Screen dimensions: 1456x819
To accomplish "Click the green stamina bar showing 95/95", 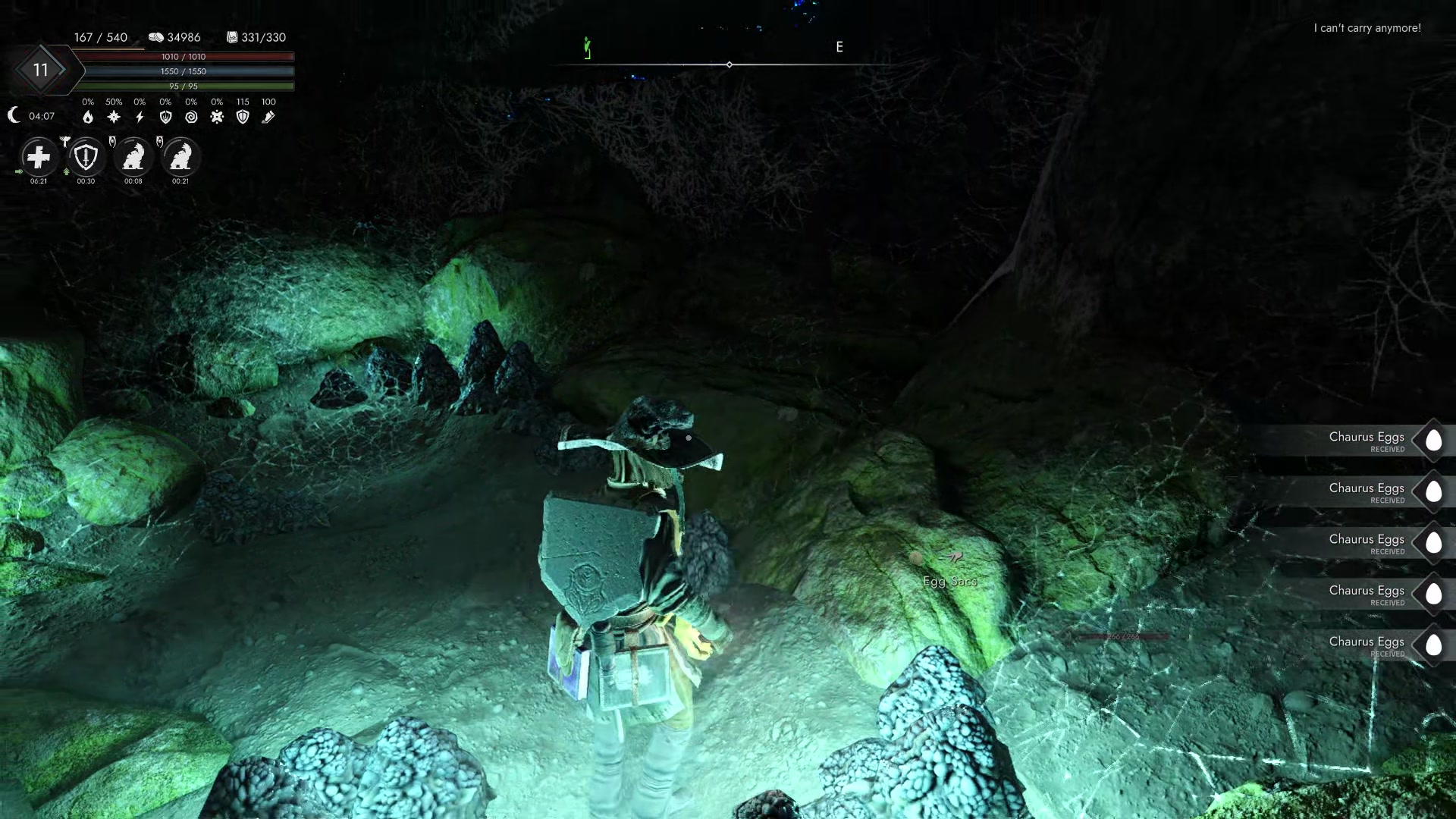I will 182,85.
